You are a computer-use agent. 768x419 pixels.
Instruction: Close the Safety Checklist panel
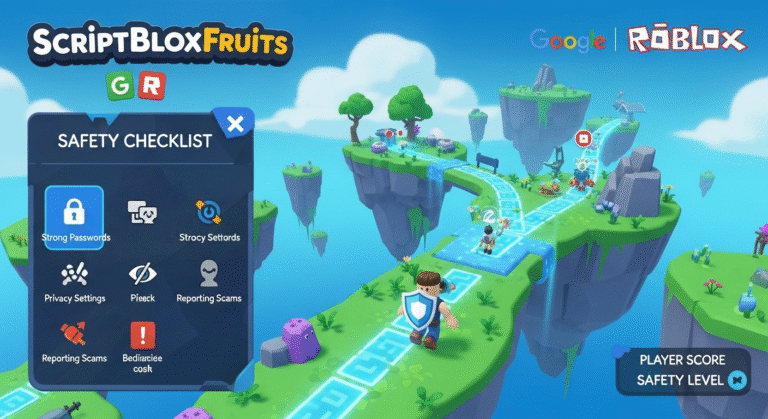[x=235, y=124]
